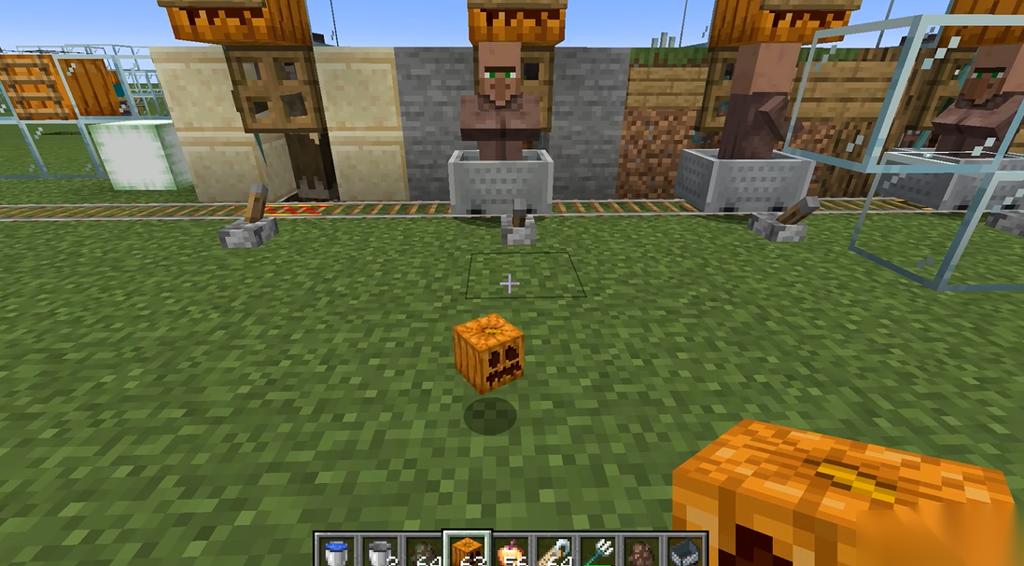The height and width of the screenshot is (566, 1024).
Task: Choose the carved pumpkin hotbar slot
Action: point(466,551)
